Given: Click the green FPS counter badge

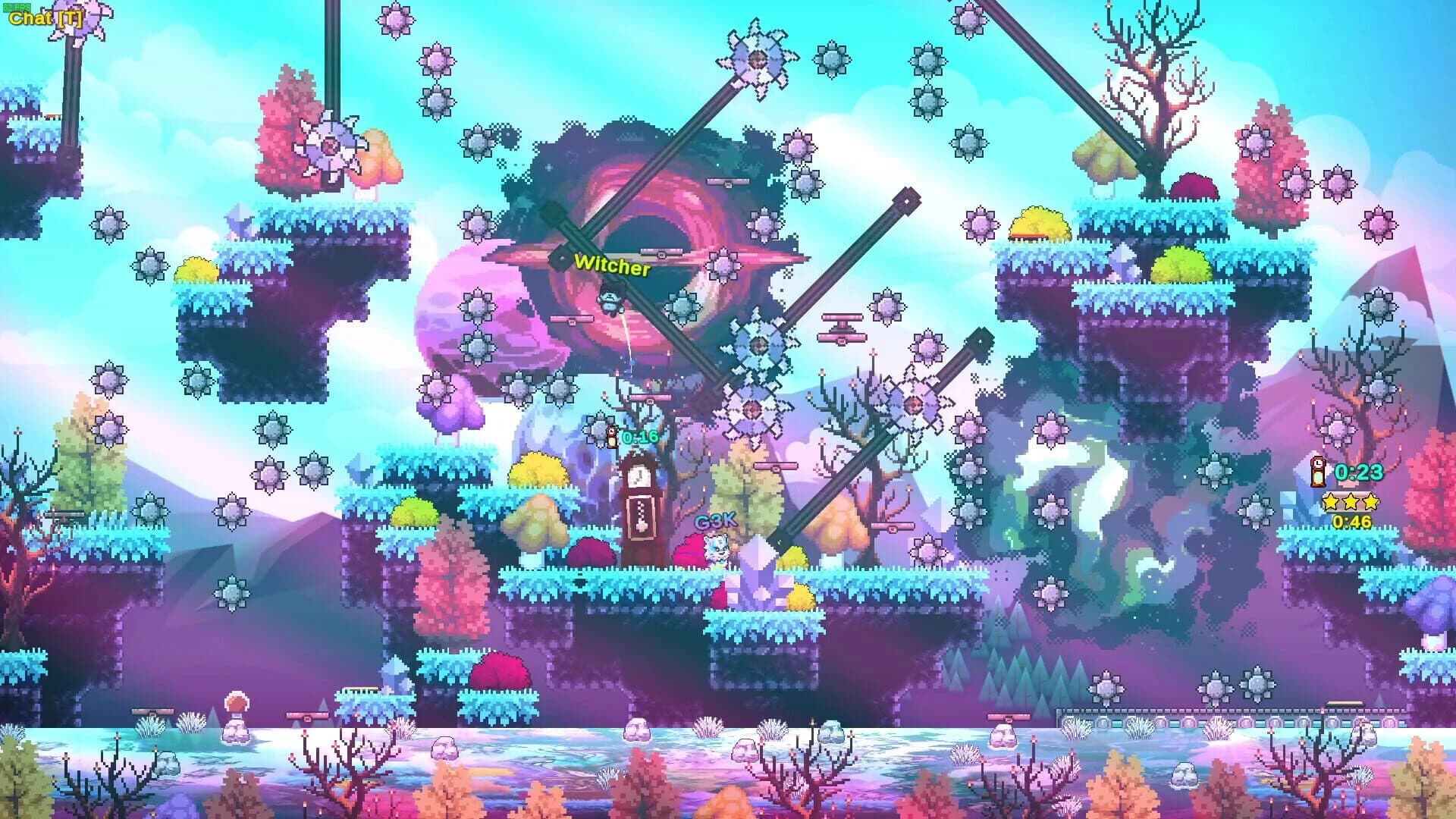Looking at the screenshot, I should coord(17,6).
